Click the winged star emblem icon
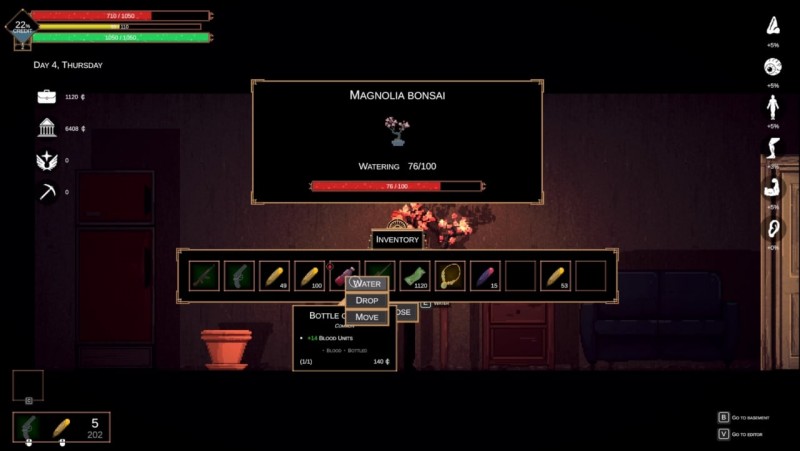800x451 pixels. click(47, 160)
